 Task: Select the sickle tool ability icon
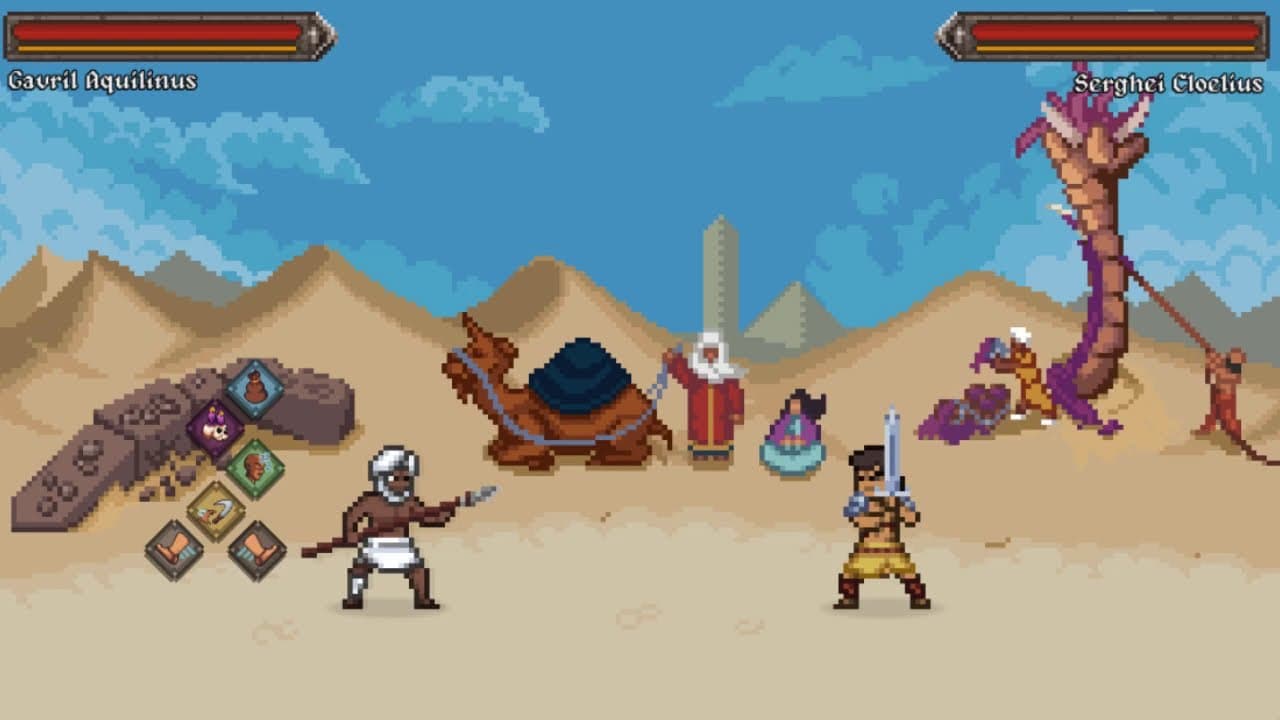point(217,507)
